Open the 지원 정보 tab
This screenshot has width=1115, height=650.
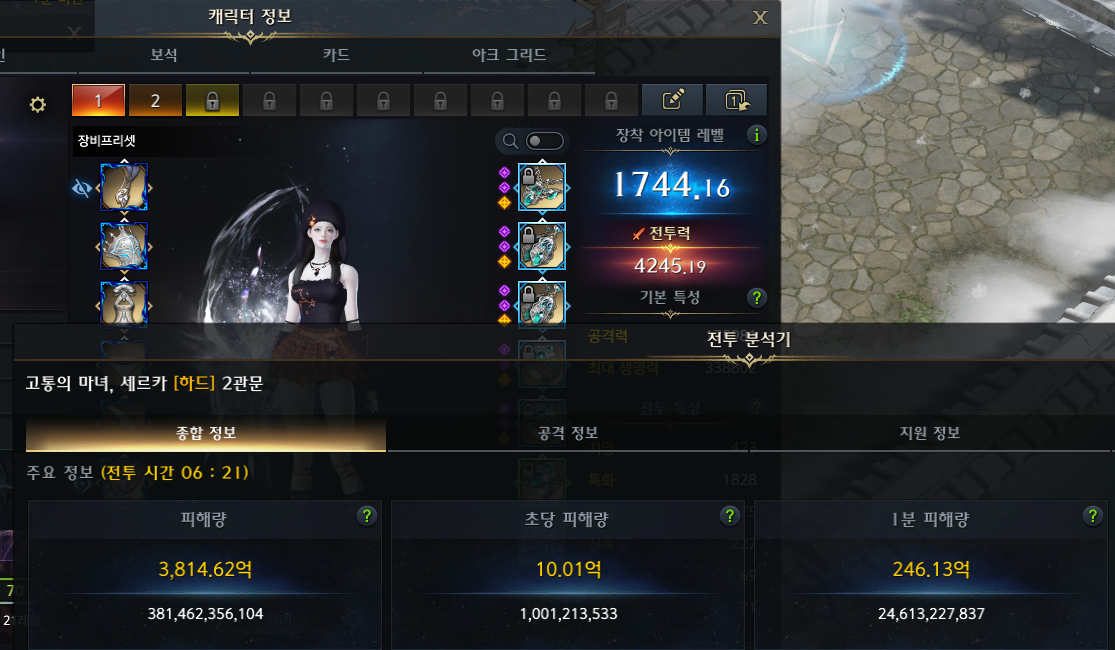click(930, 433)
